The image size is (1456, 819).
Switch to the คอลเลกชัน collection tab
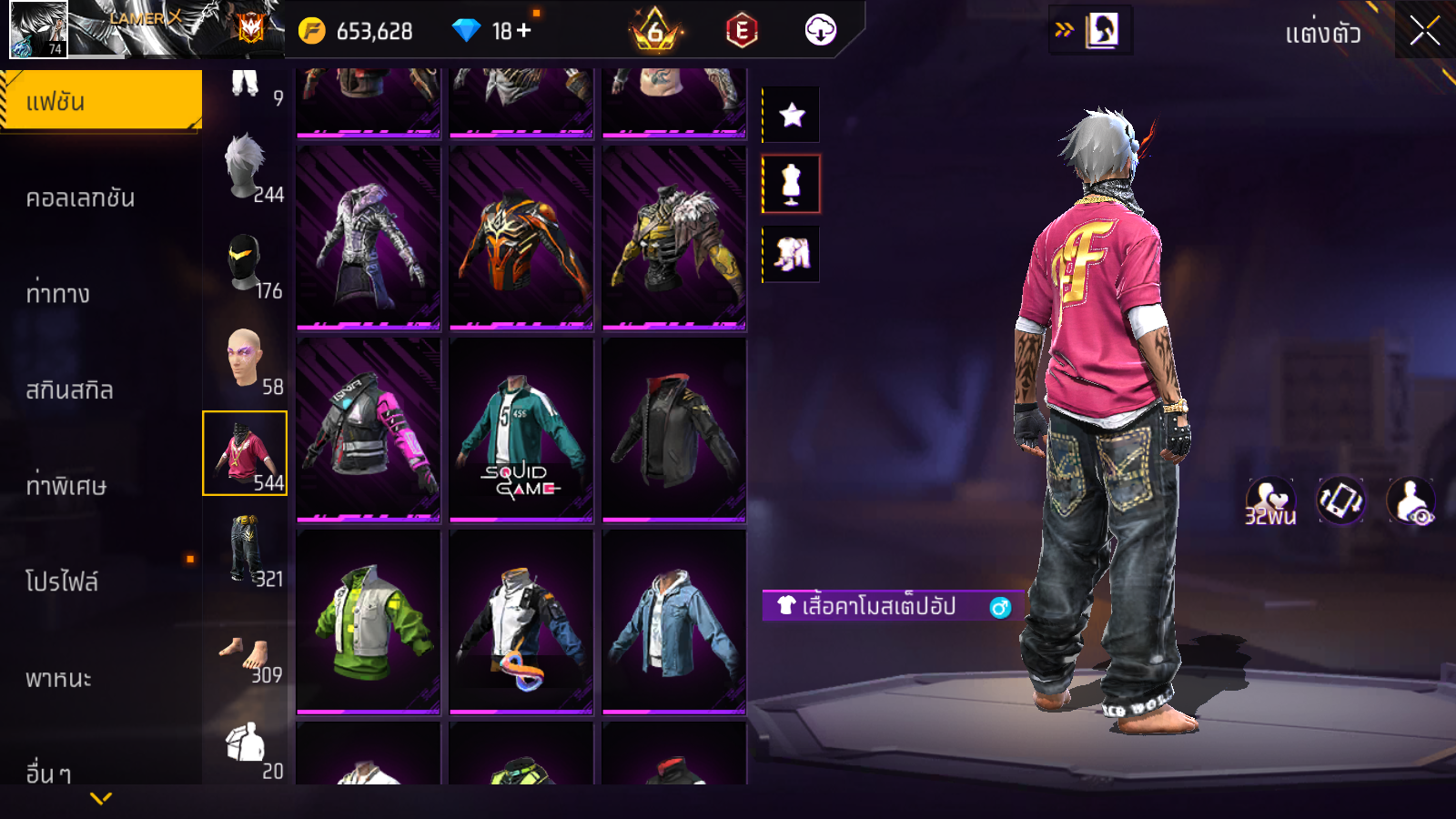(81, 198)
